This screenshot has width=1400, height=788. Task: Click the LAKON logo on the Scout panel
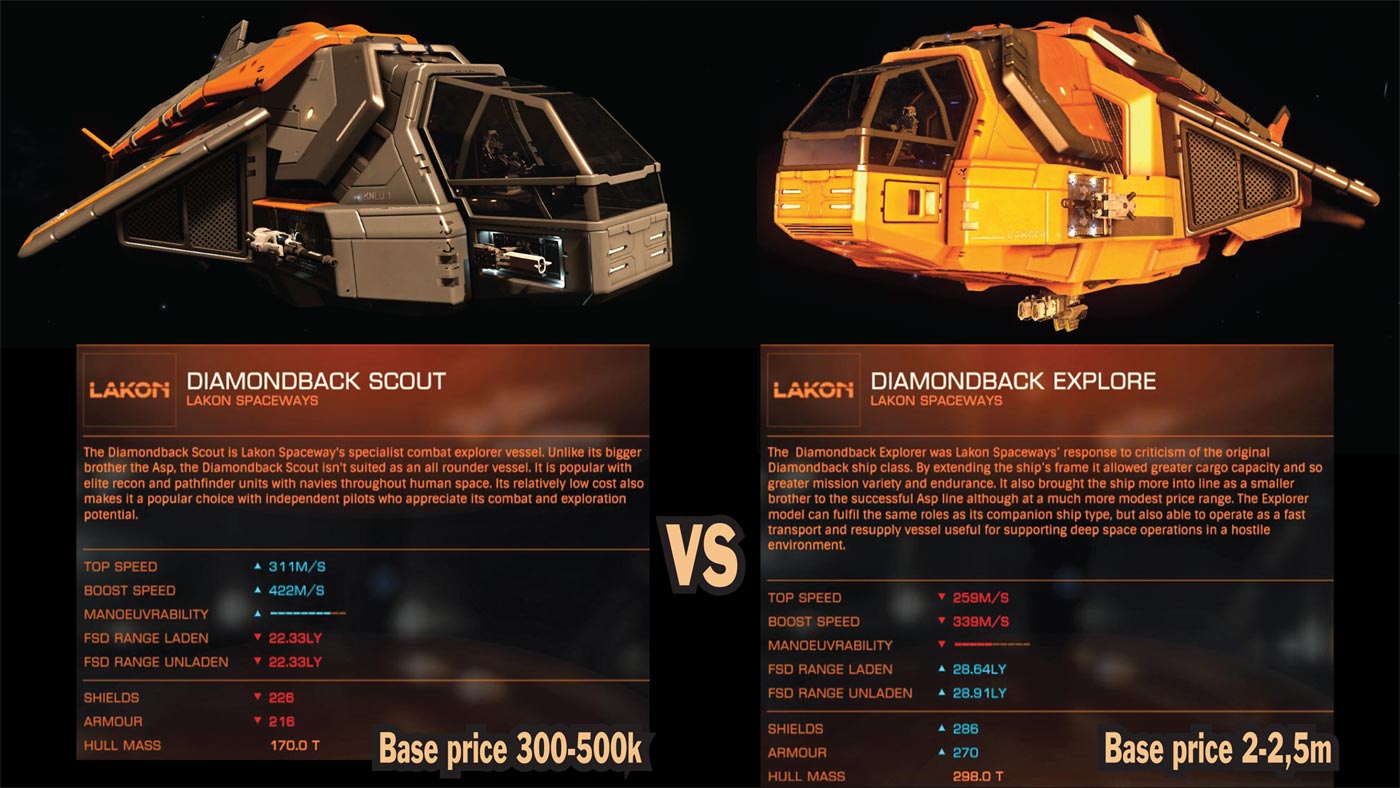127,389
